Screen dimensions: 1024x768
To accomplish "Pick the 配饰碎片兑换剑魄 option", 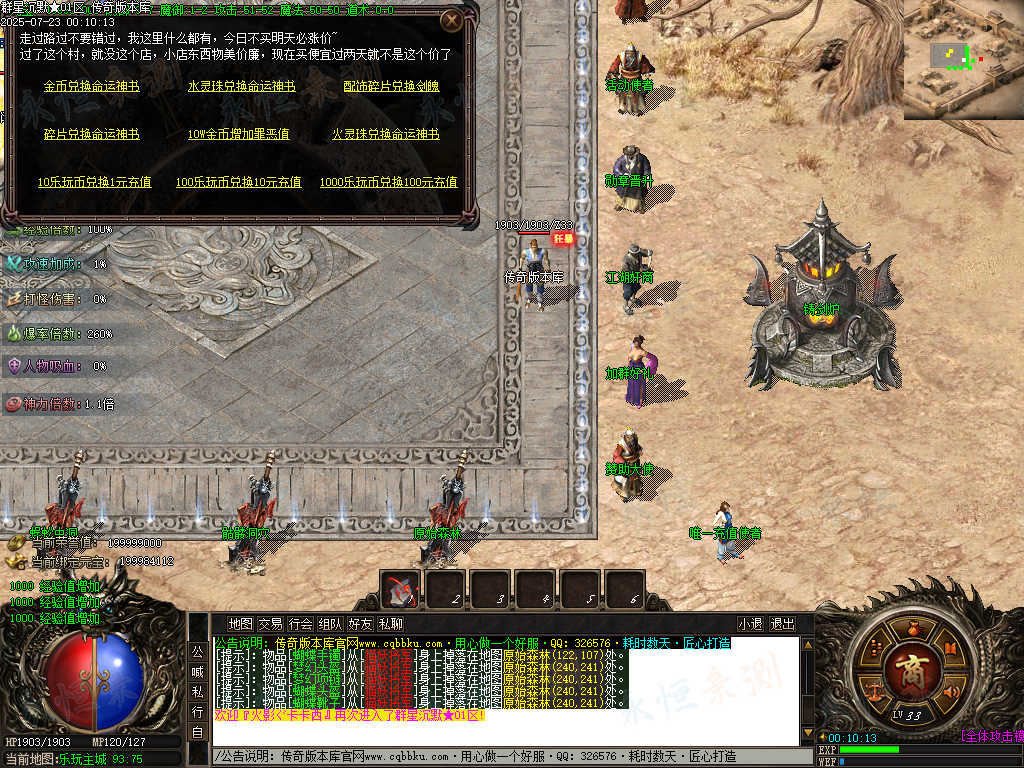I will 391,87.
